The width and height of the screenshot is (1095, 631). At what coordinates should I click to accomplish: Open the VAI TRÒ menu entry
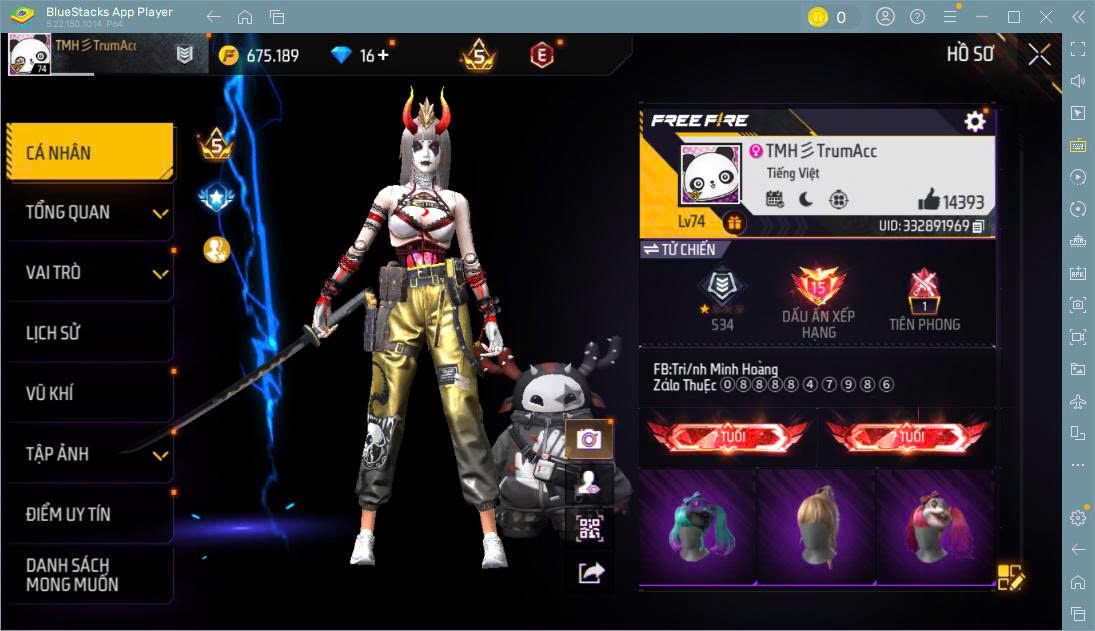point(90,272)
